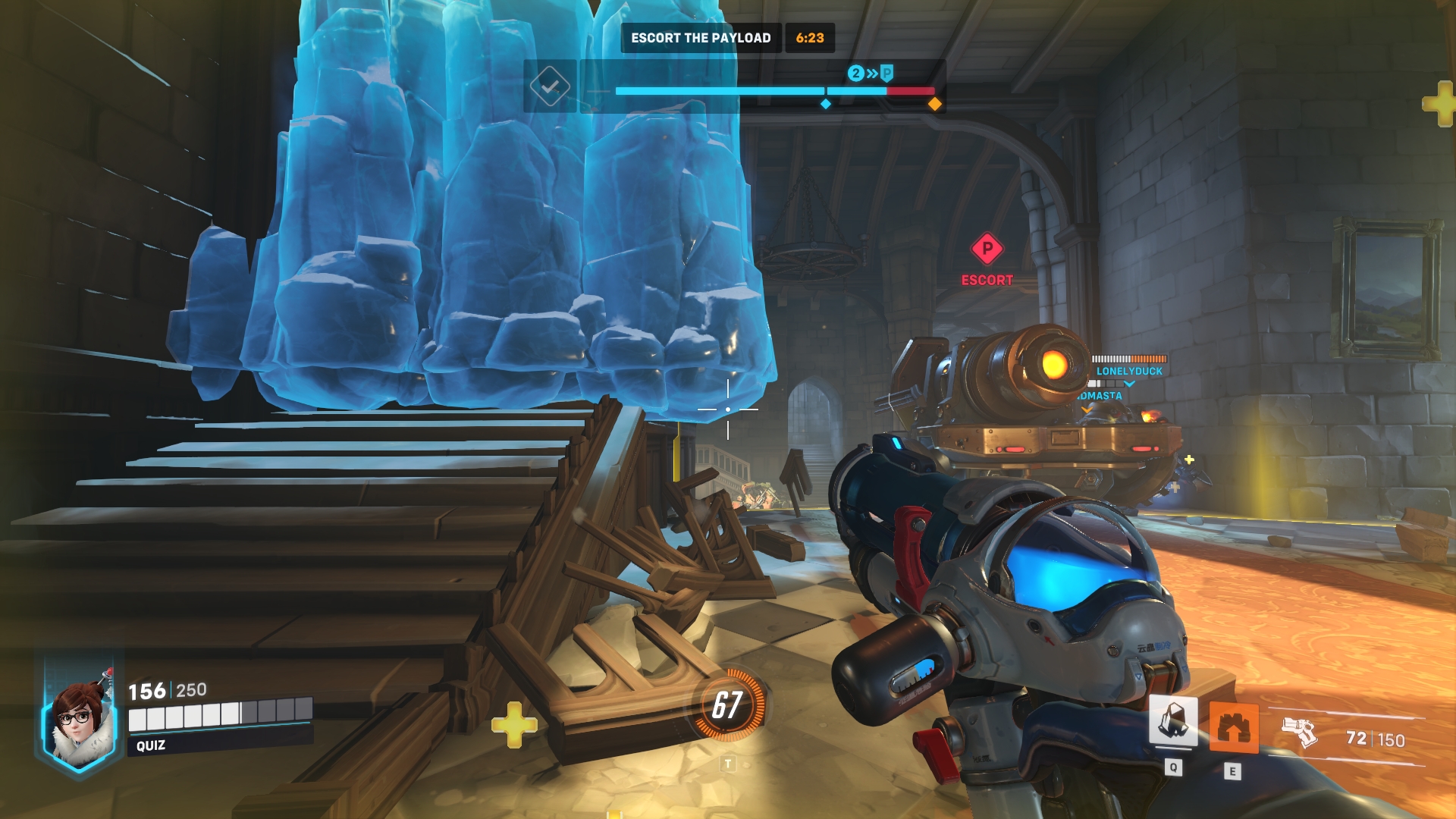
Task: Select the checkmark checkpoint icon
Action: click(x=550, y=86)
